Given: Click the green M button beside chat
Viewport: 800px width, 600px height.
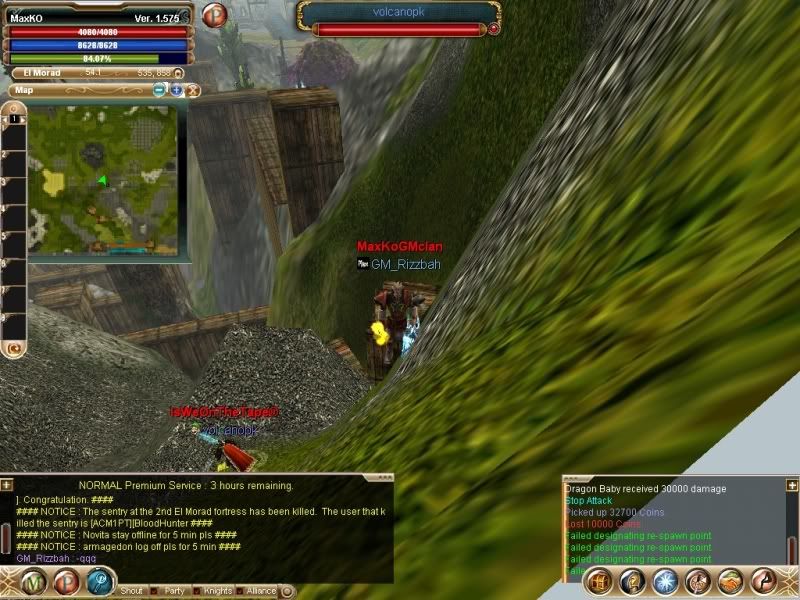Looking at the screenshot, I should tap(37, 581).
